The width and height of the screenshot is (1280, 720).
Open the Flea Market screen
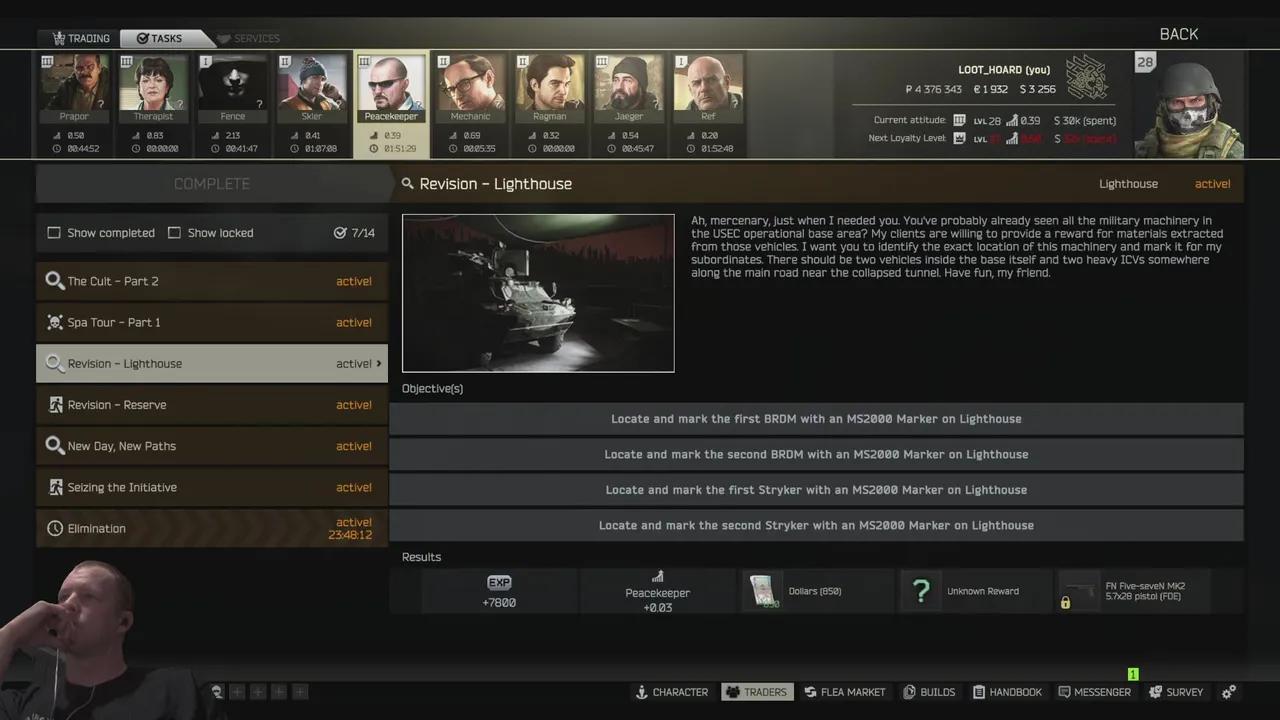tap(845, 691)
